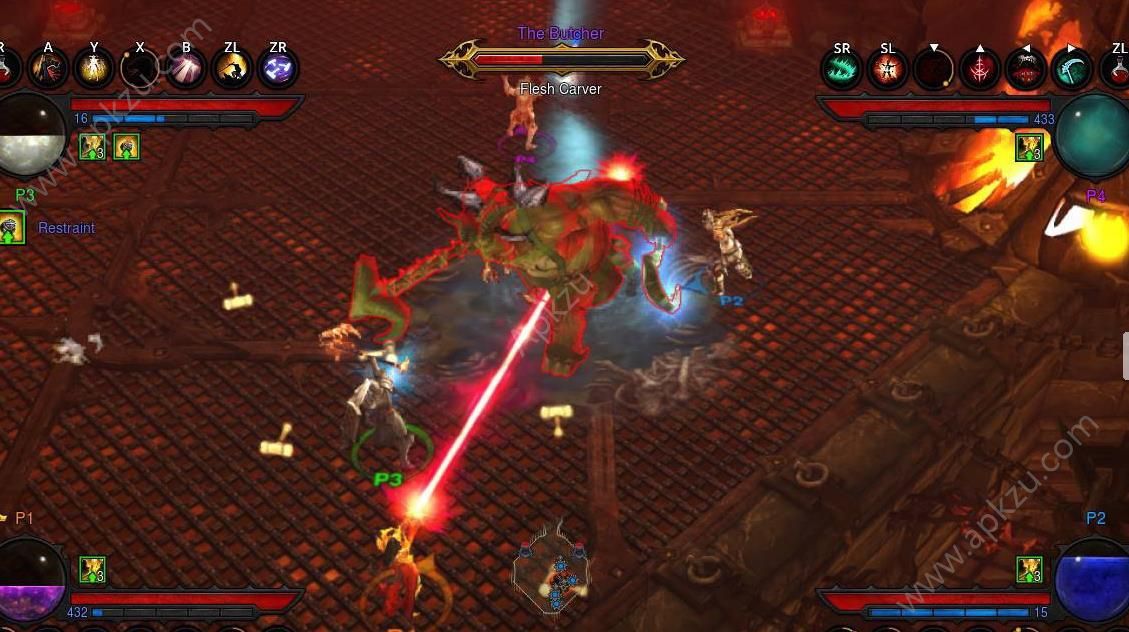Image resolution: width=1129 pixels, height=632 pixels.
Task: Select the dark cooldown skill marked X
Action: tap(140, 69)
